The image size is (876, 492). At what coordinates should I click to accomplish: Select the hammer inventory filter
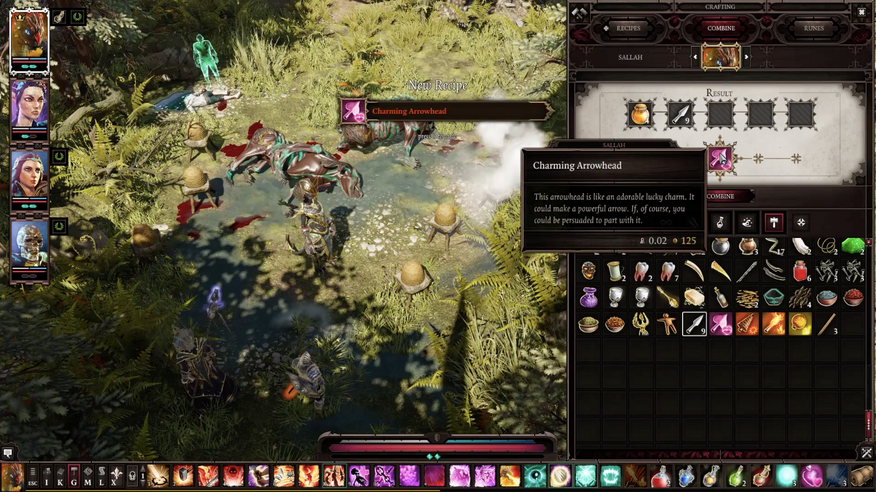[774, 222]
